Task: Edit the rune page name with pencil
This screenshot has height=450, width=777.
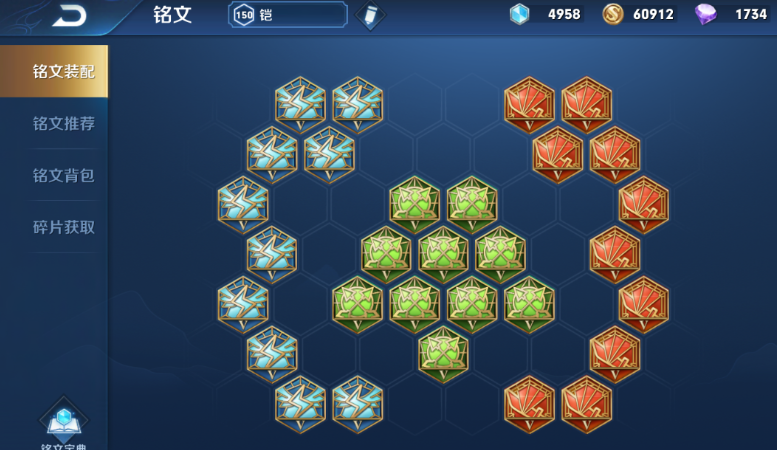Action: pyautogui.click(x=370, y=15)
